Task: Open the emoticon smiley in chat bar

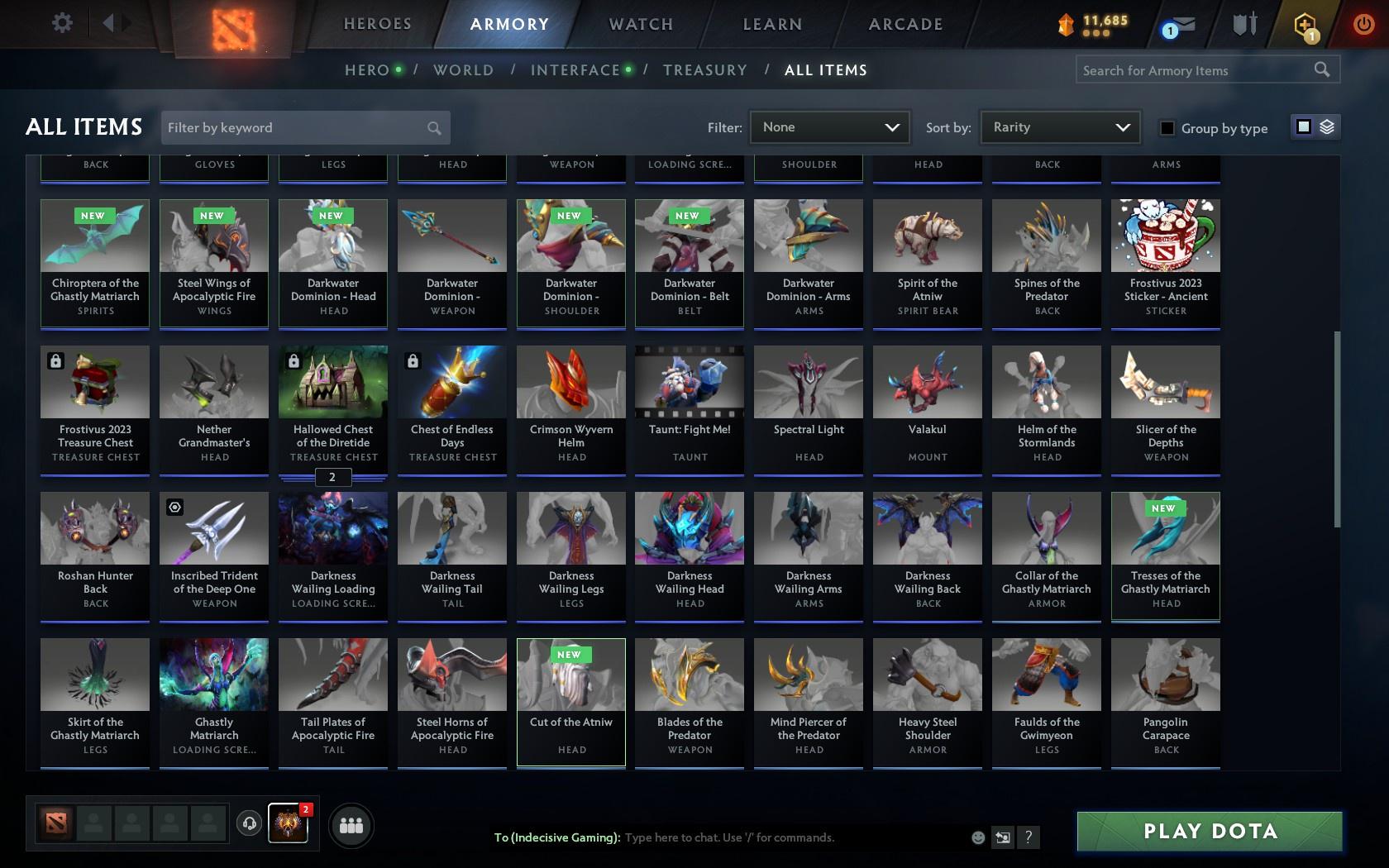Action: [978, 837]
